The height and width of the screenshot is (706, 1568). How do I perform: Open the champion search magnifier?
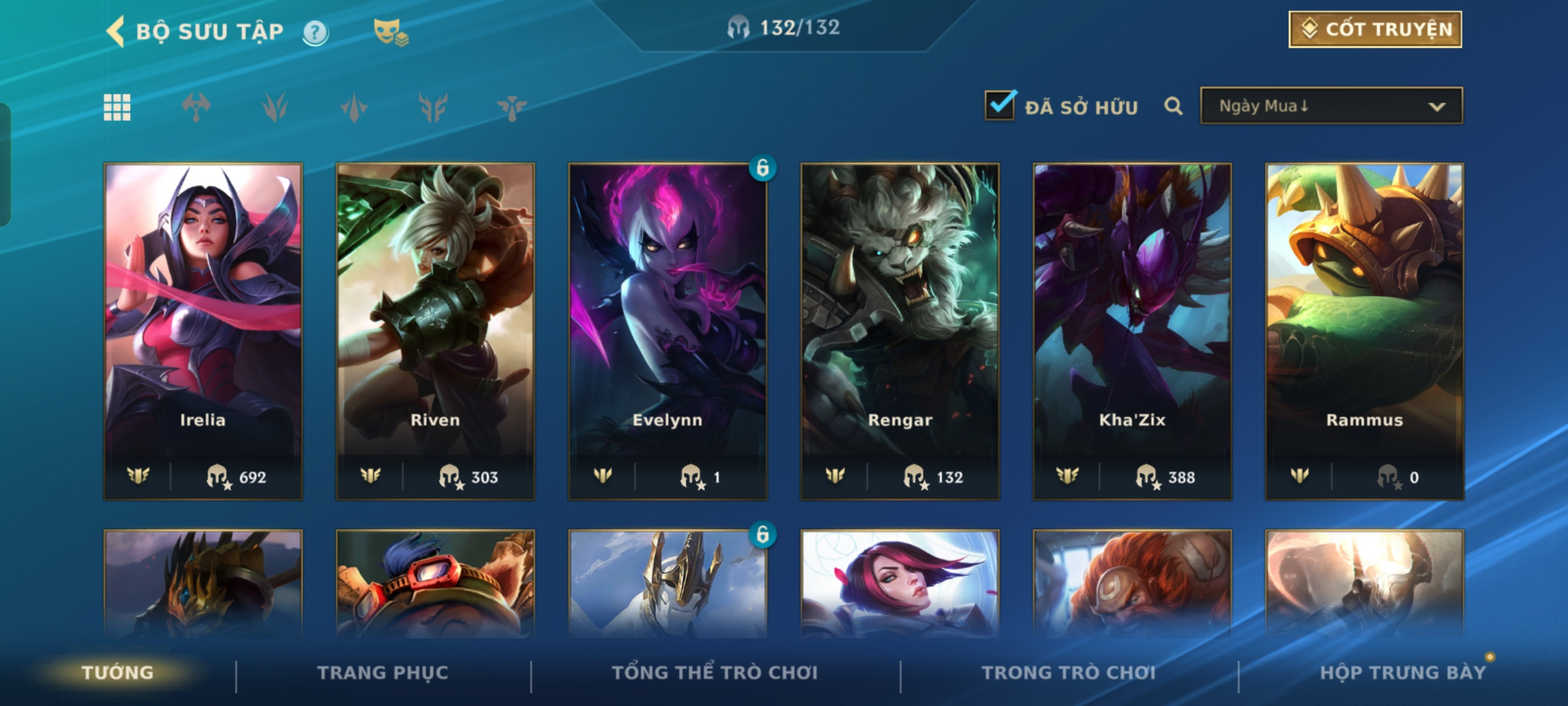point(1173,106)
